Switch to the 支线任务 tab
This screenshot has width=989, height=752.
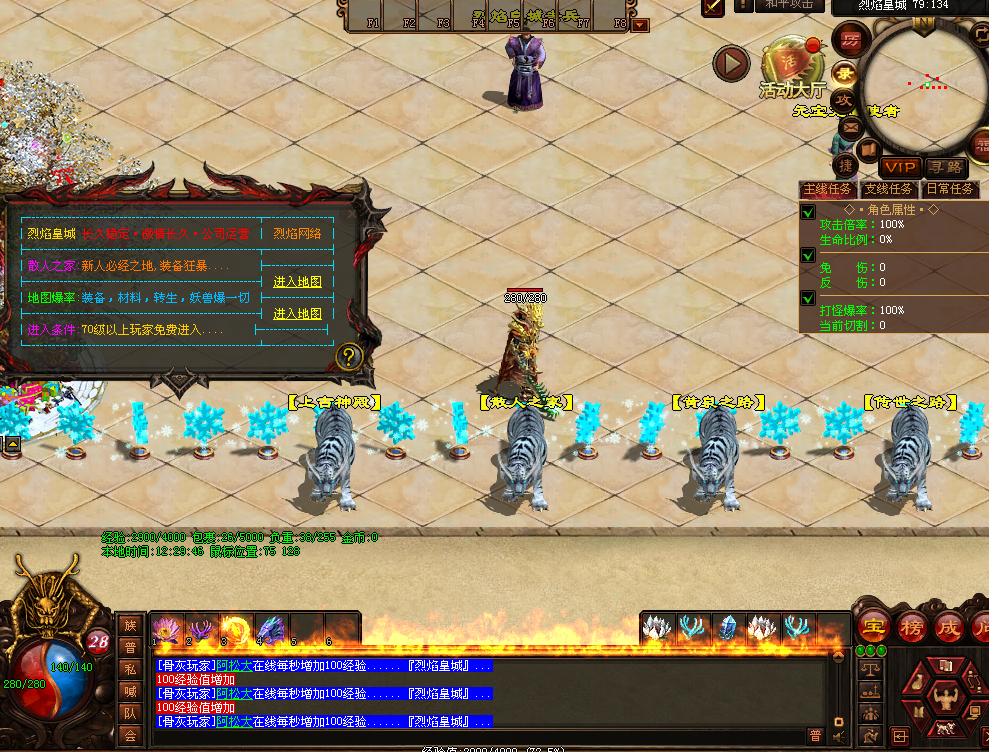tap(888, 189)
